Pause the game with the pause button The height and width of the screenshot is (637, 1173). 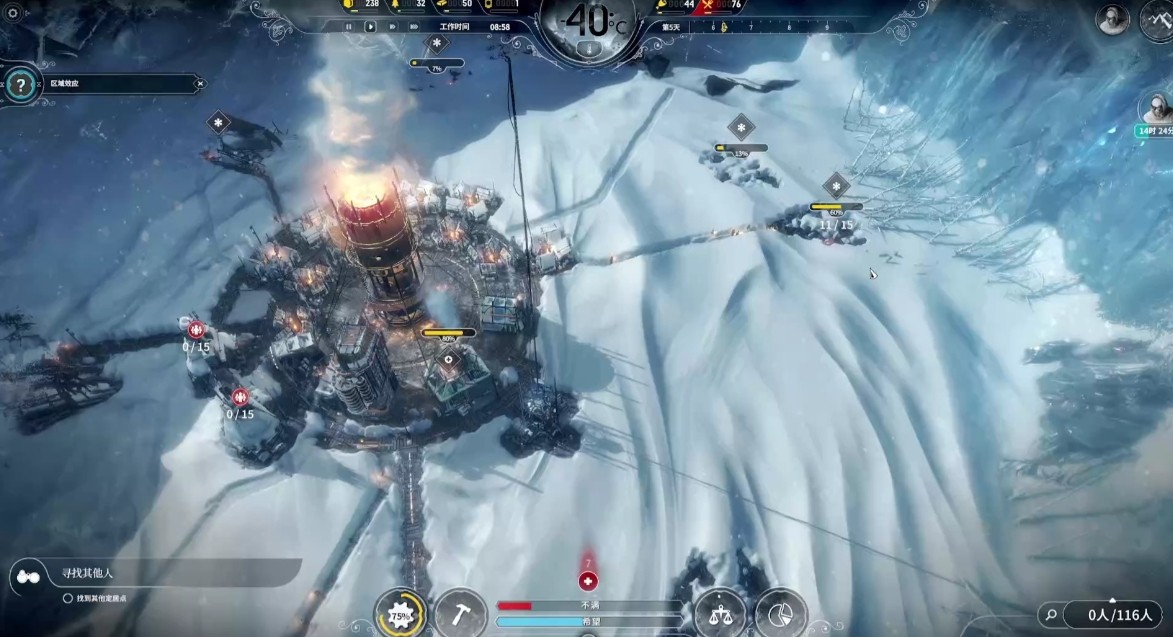[348, 27]
